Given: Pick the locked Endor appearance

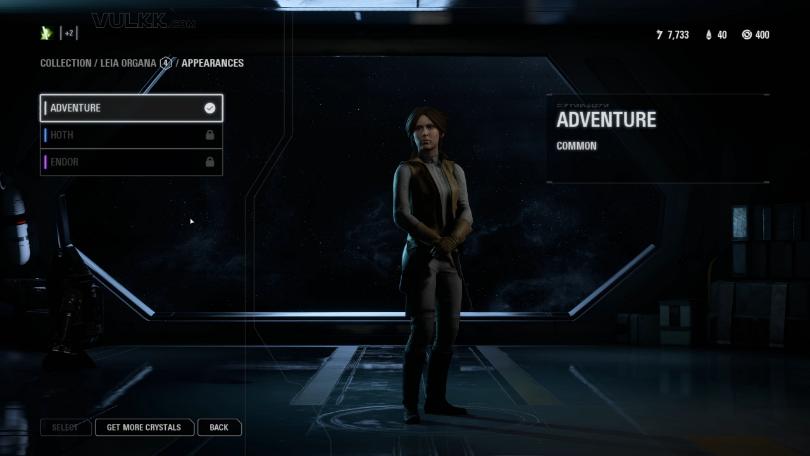Looking at the screenshot, I should pyautogui.click(x=130, y=162).
